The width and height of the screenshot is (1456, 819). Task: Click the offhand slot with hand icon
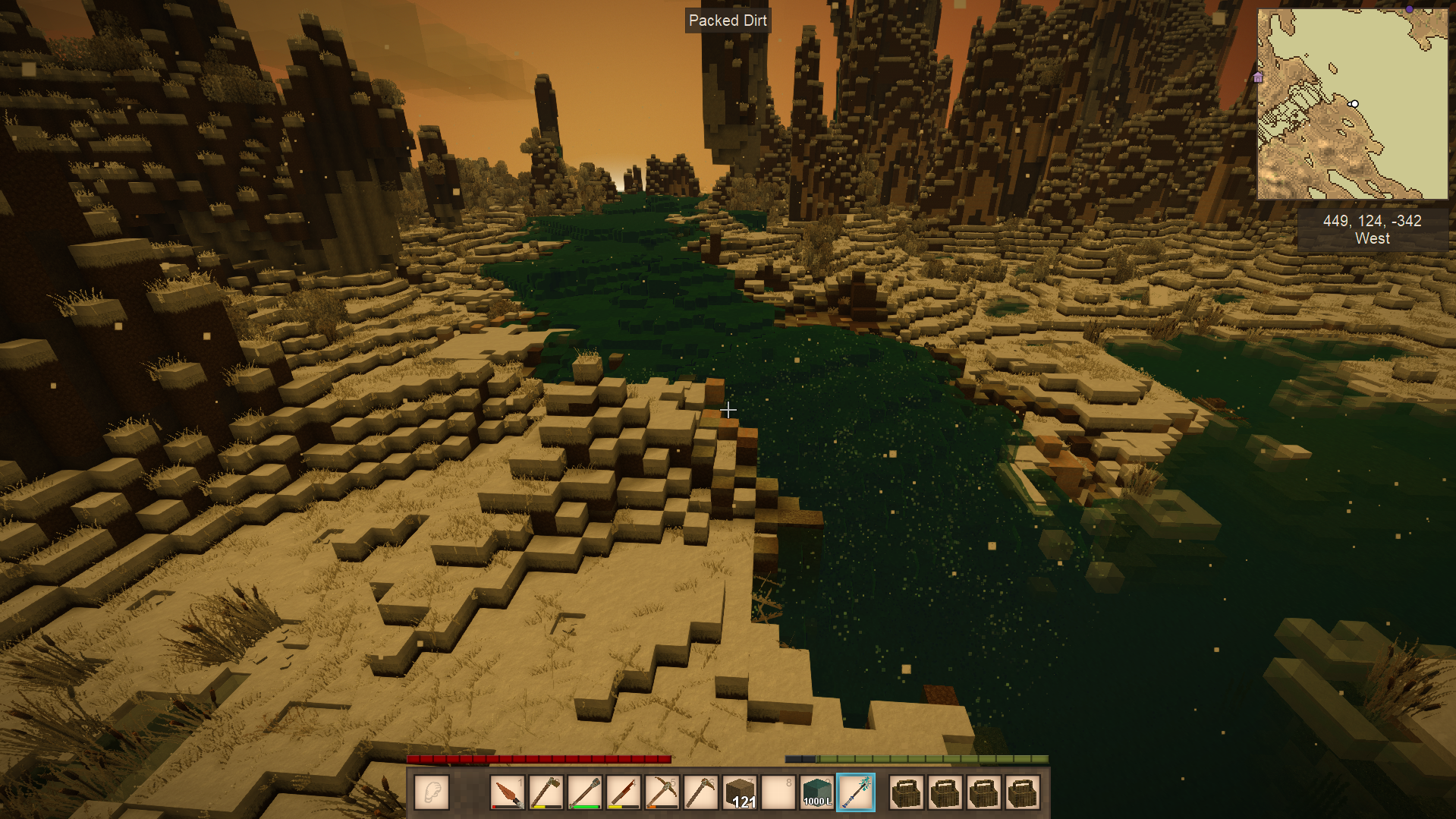pos(432,793)
